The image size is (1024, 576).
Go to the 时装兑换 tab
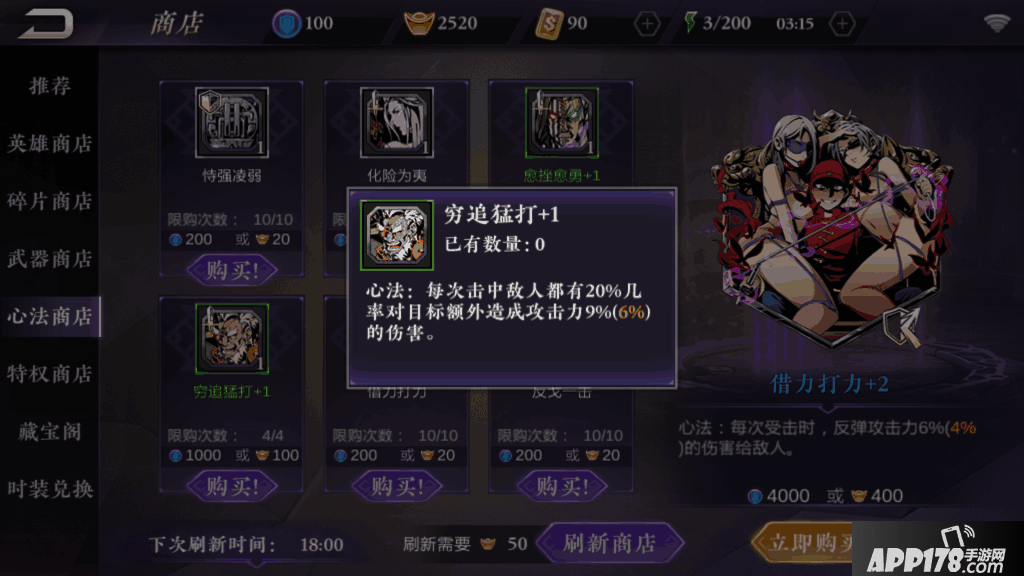[50, 489]
